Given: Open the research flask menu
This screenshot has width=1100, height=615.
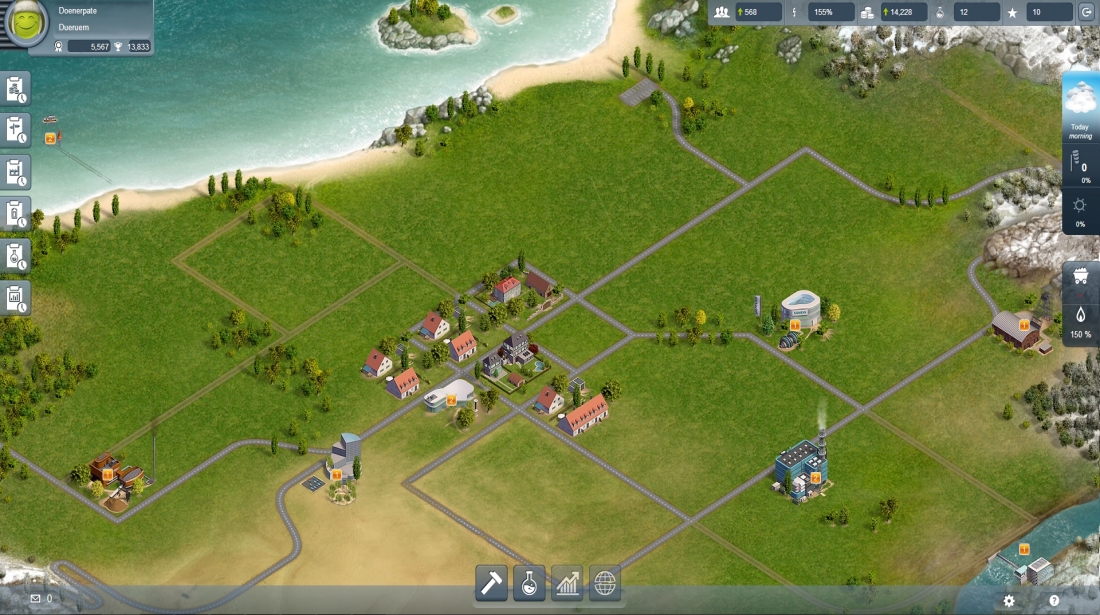Looking at the screenshot, I should pos(530,582).
